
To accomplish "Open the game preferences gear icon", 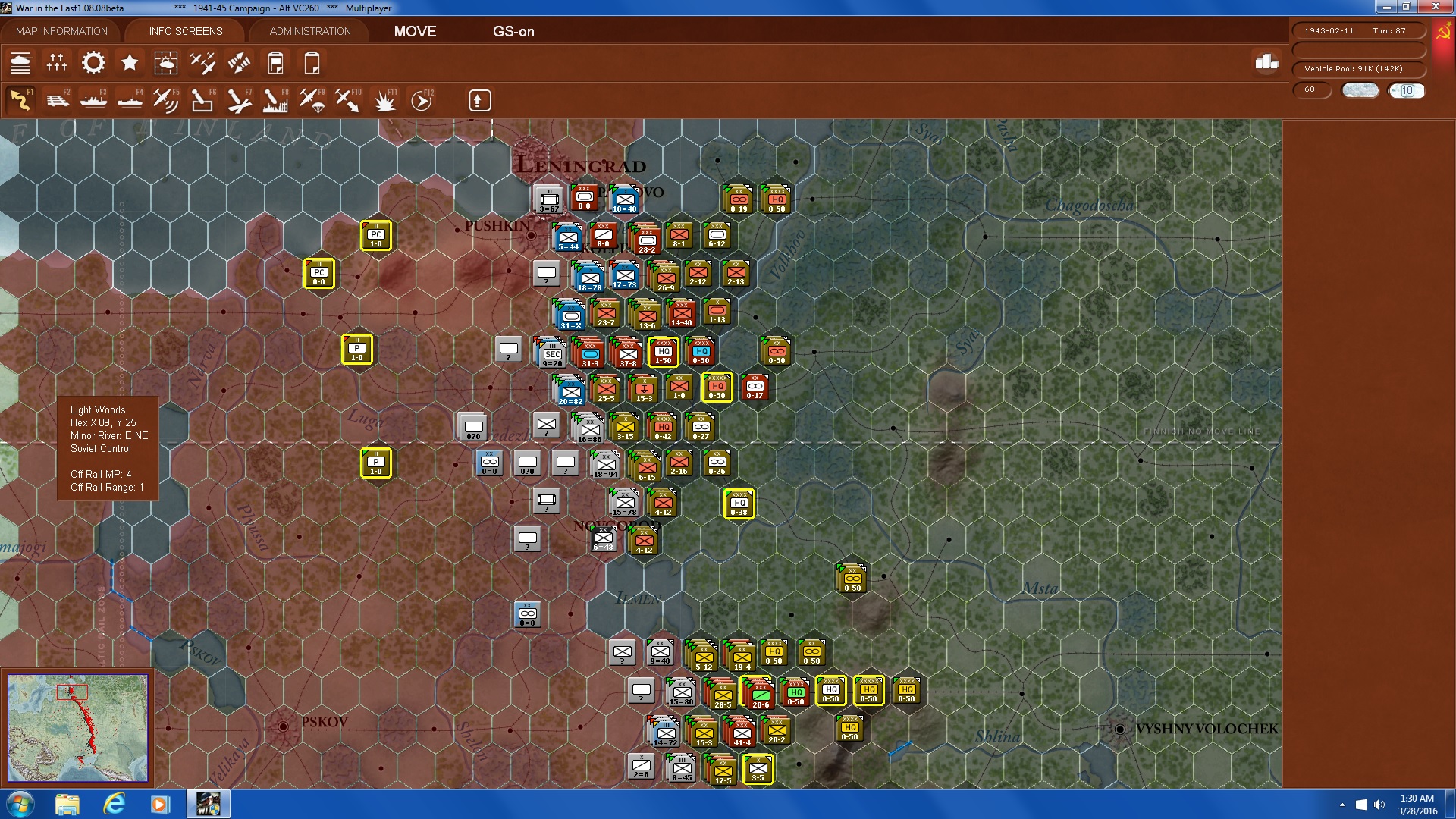I will (93, 63).
